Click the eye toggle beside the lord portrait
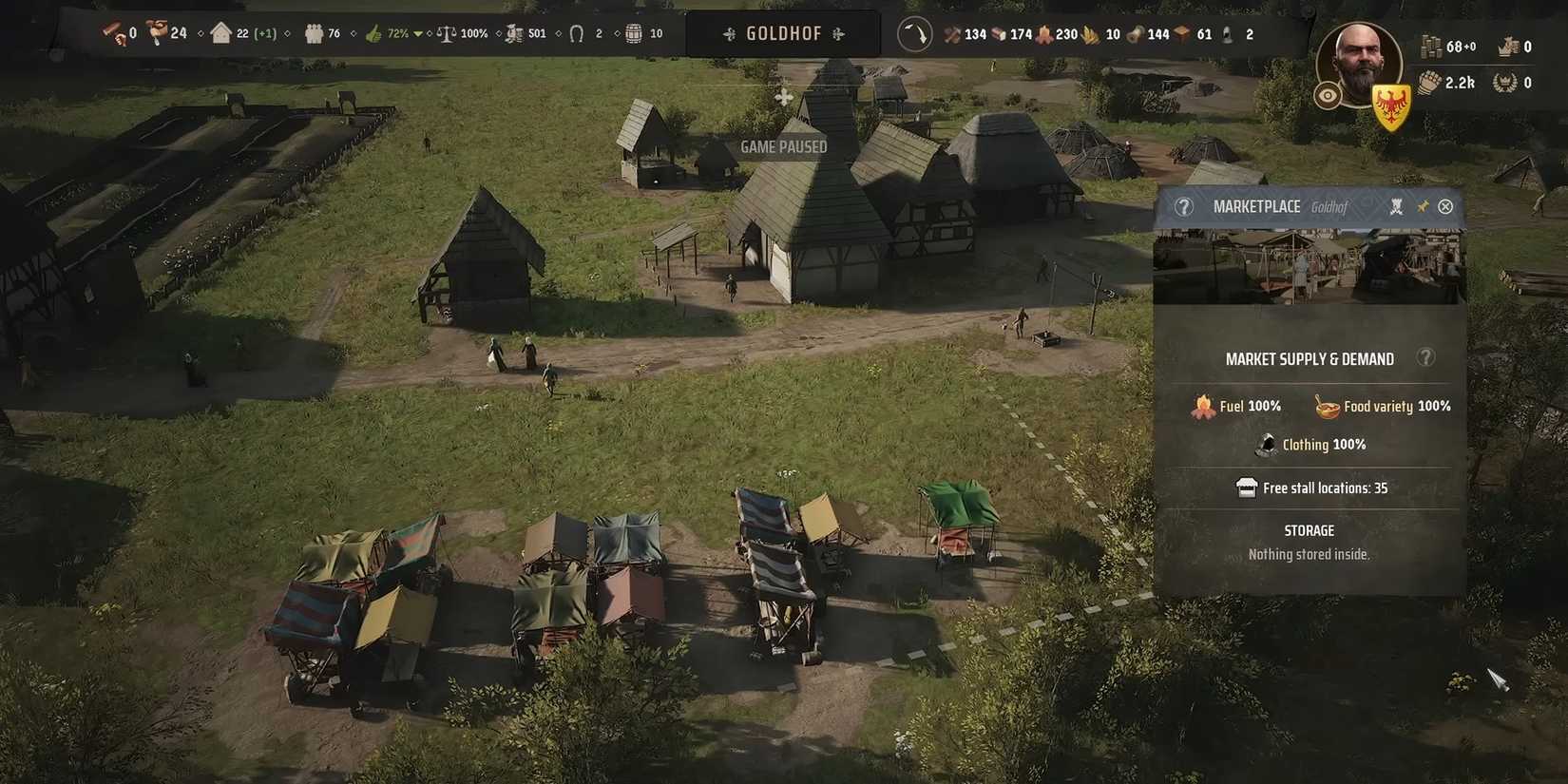The height and width of the screenshot is (784, 1568). pos(1326,94)
